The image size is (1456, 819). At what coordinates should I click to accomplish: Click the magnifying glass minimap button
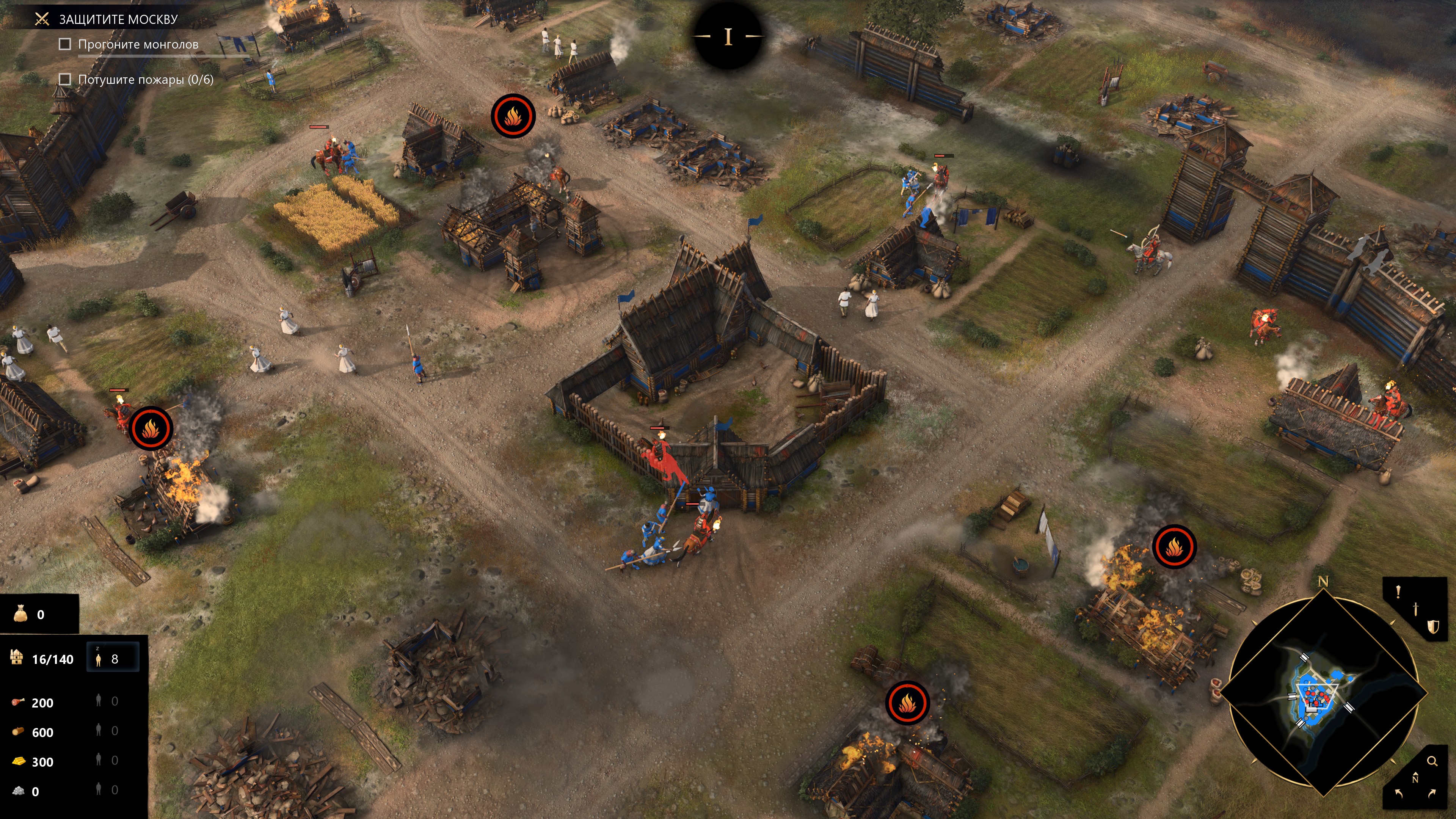[x=1432, y=761]
